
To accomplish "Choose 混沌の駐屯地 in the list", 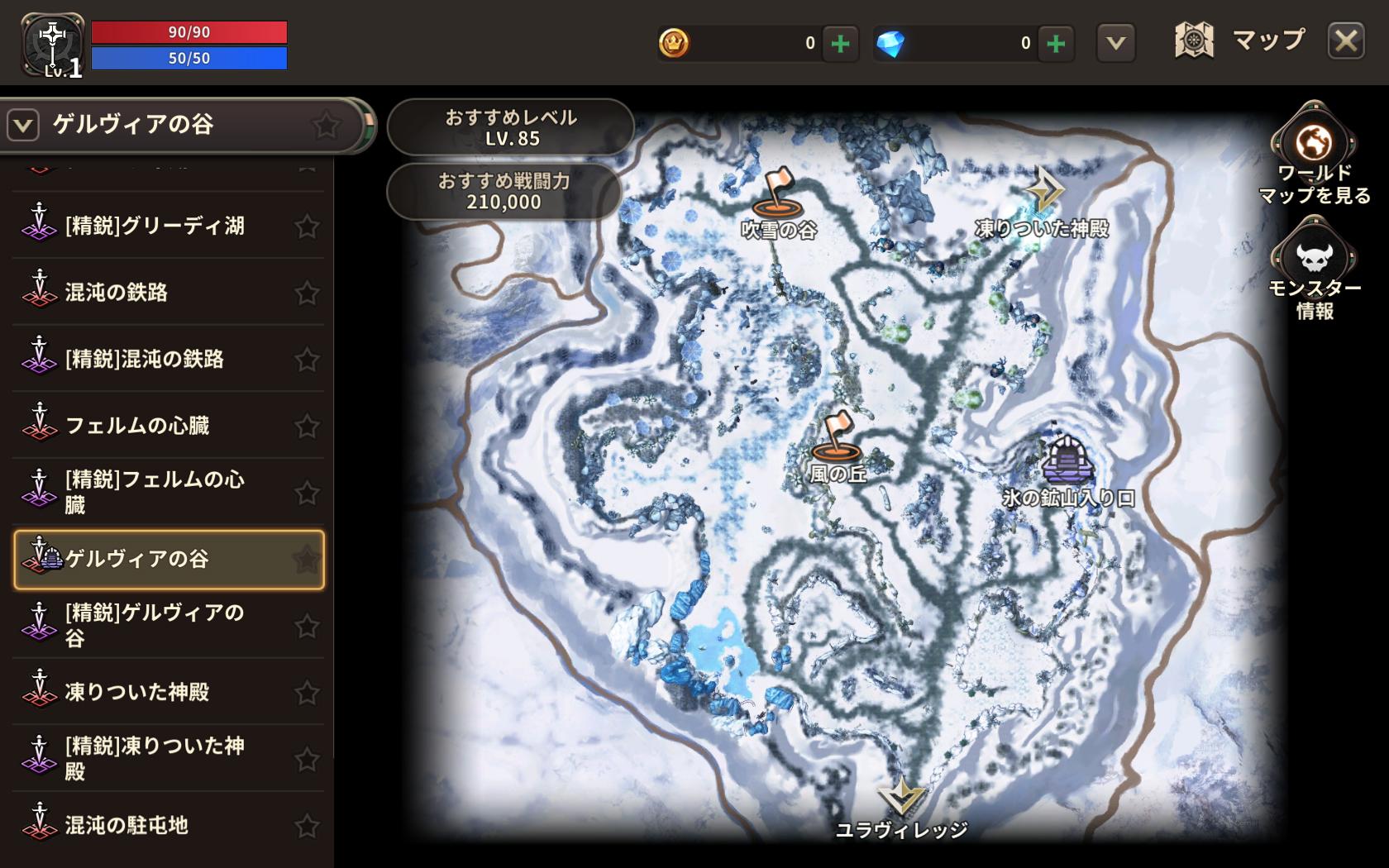I will point(126,825).
